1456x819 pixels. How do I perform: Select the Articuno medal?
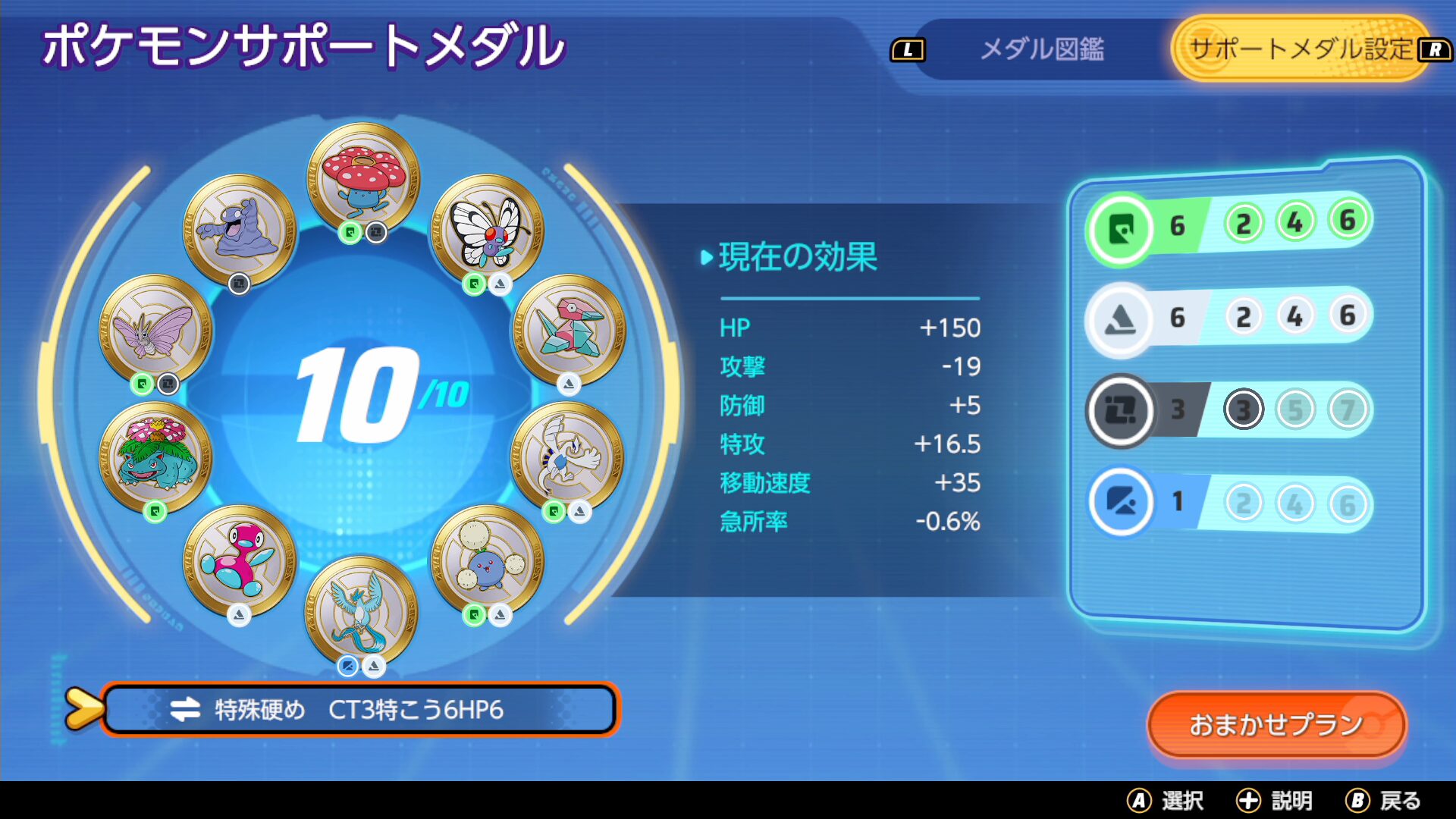(x=362, y=611)
